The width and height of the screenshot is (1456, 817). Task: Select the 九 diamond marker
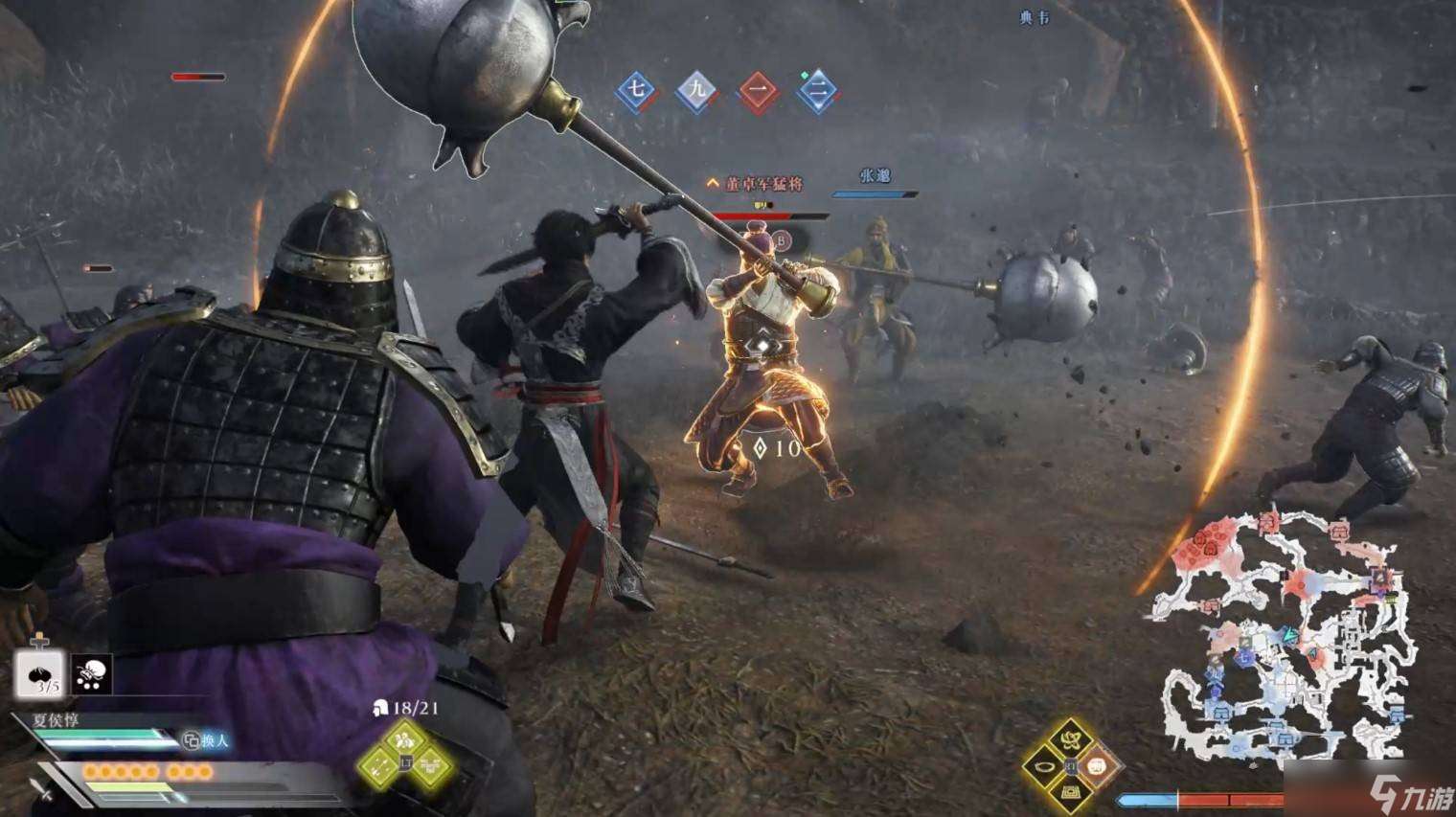pos(696,92)
